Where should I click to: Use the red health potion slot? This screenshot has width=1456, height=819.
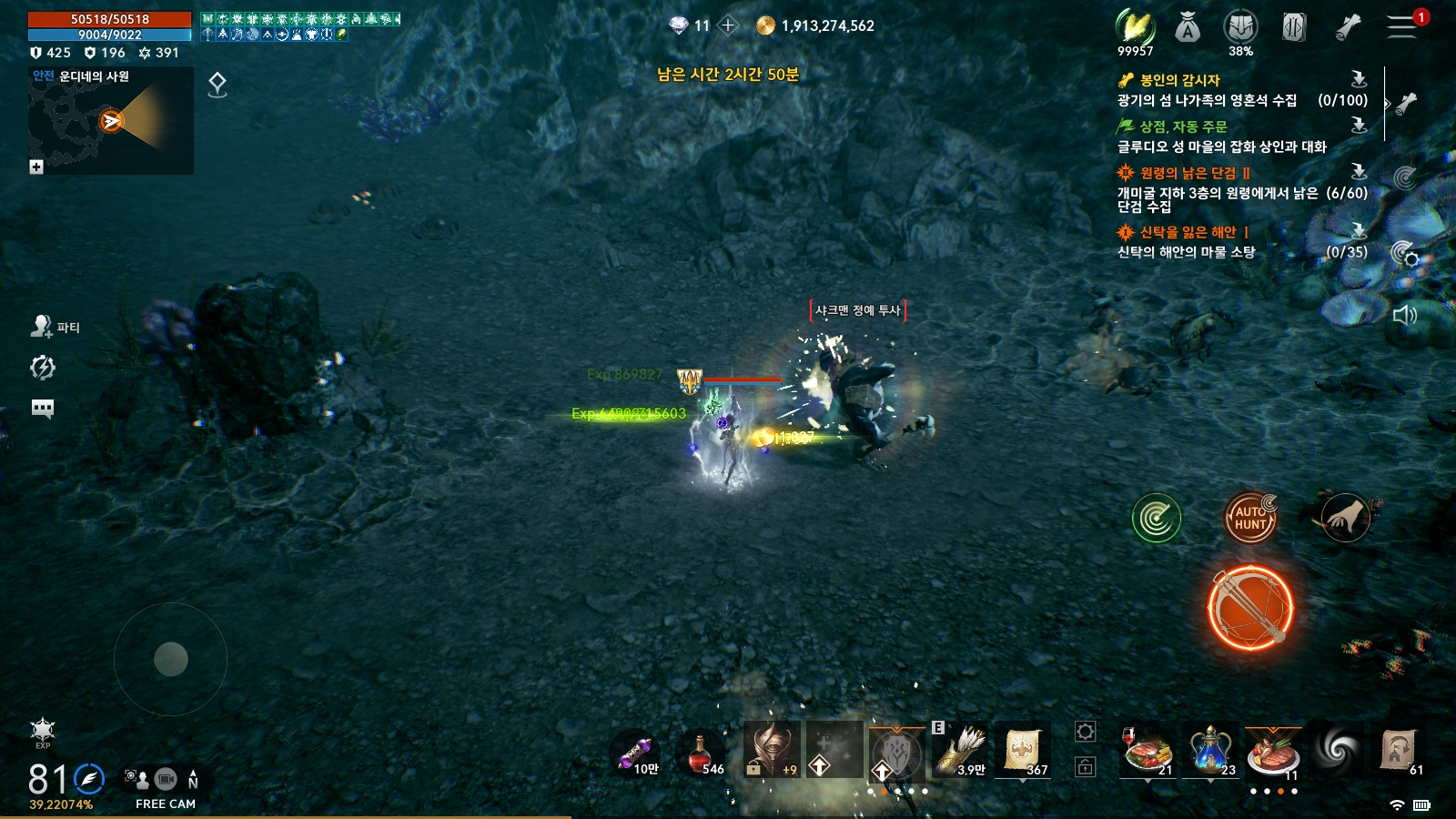(701, 753)
